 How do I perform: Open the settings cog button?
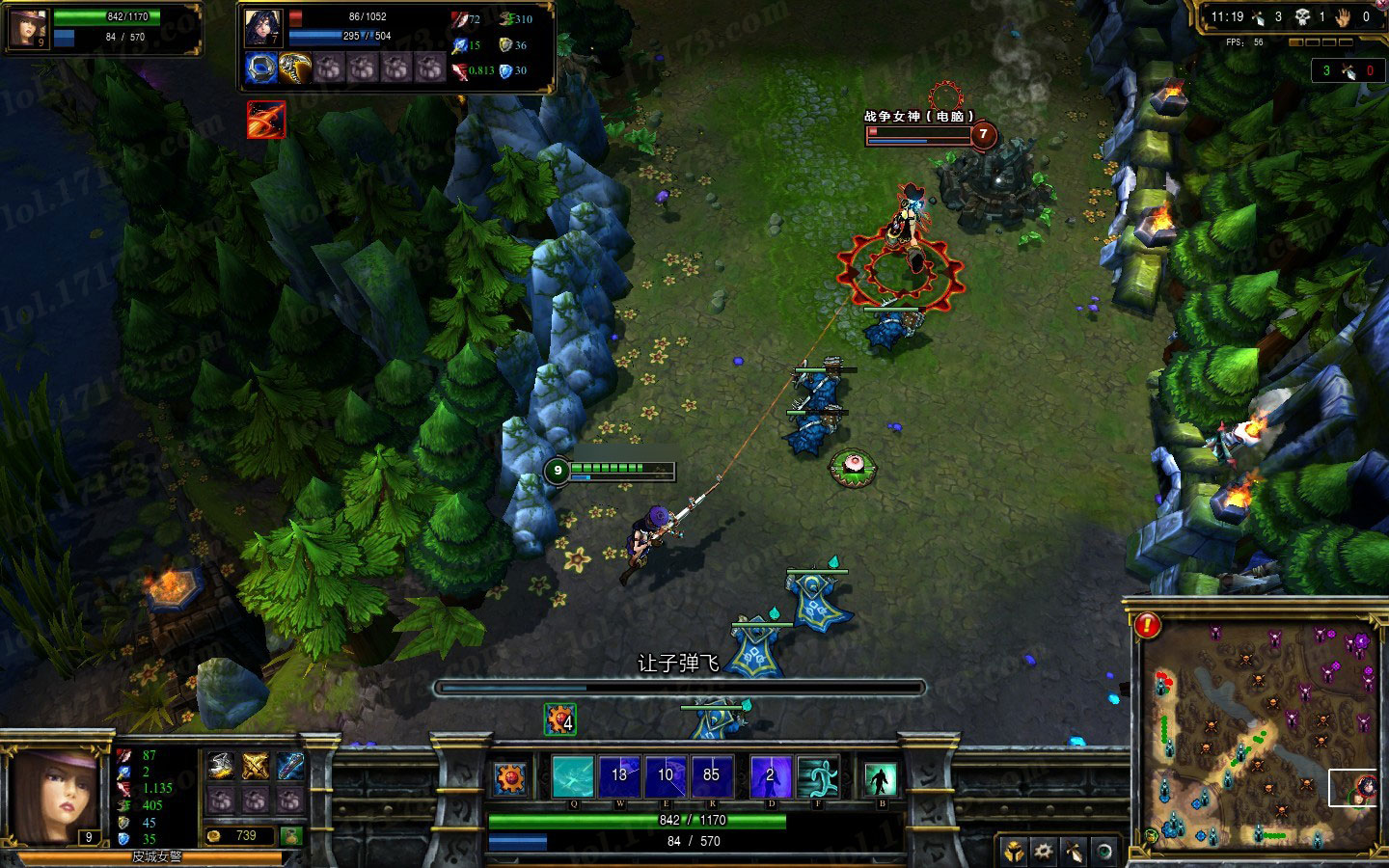pyautogui.click(x=1044, y=852)
